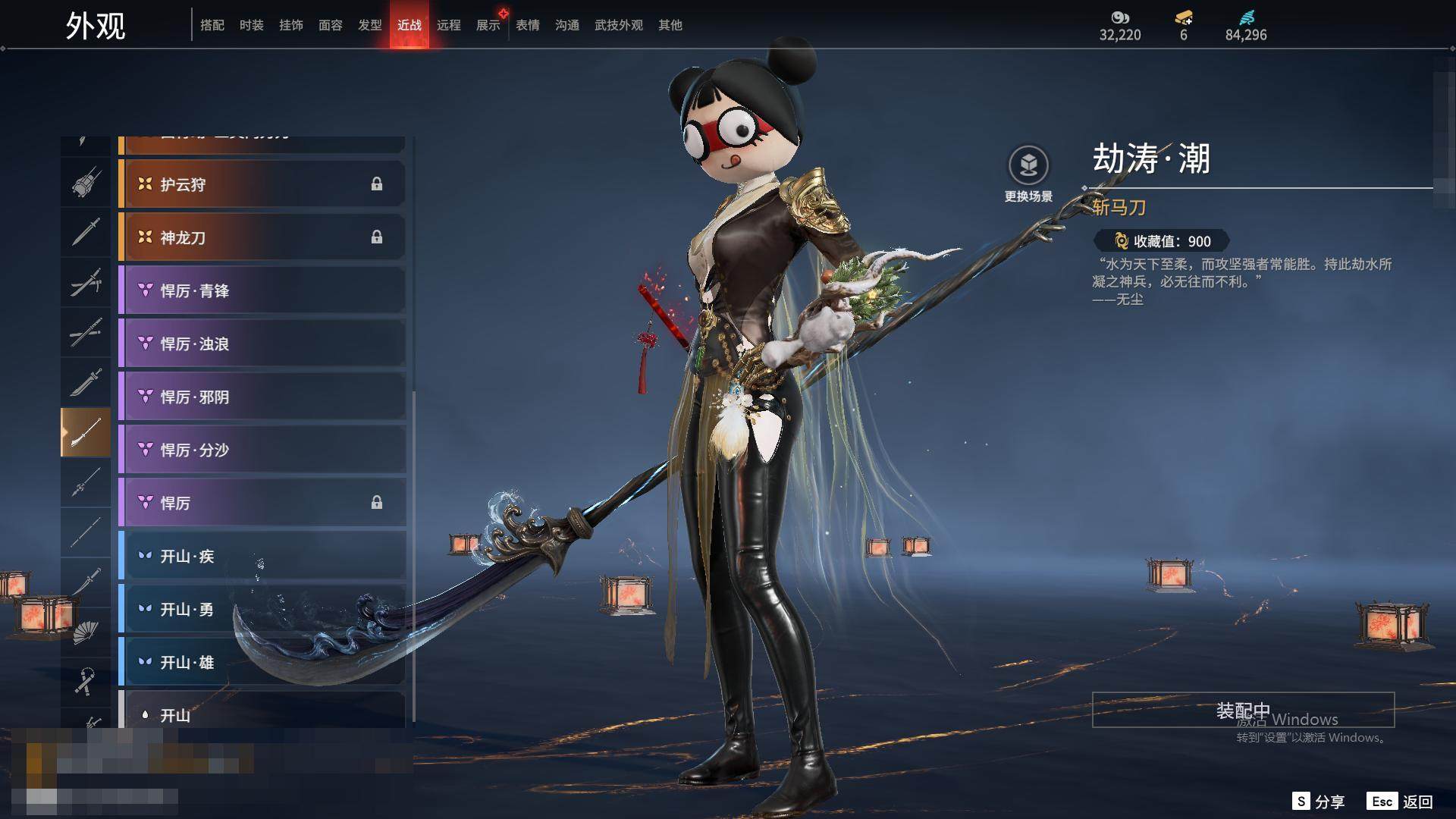1456x819 pixels.
Task: Switch to the 远程 weapon tab
Action: coord(448,25)
